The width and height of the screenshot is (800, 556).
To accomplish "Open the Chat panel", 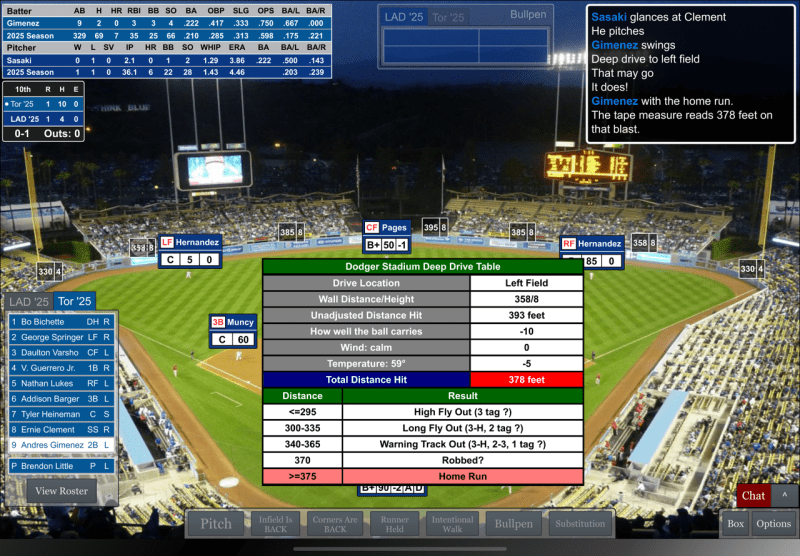I will 753,495.
